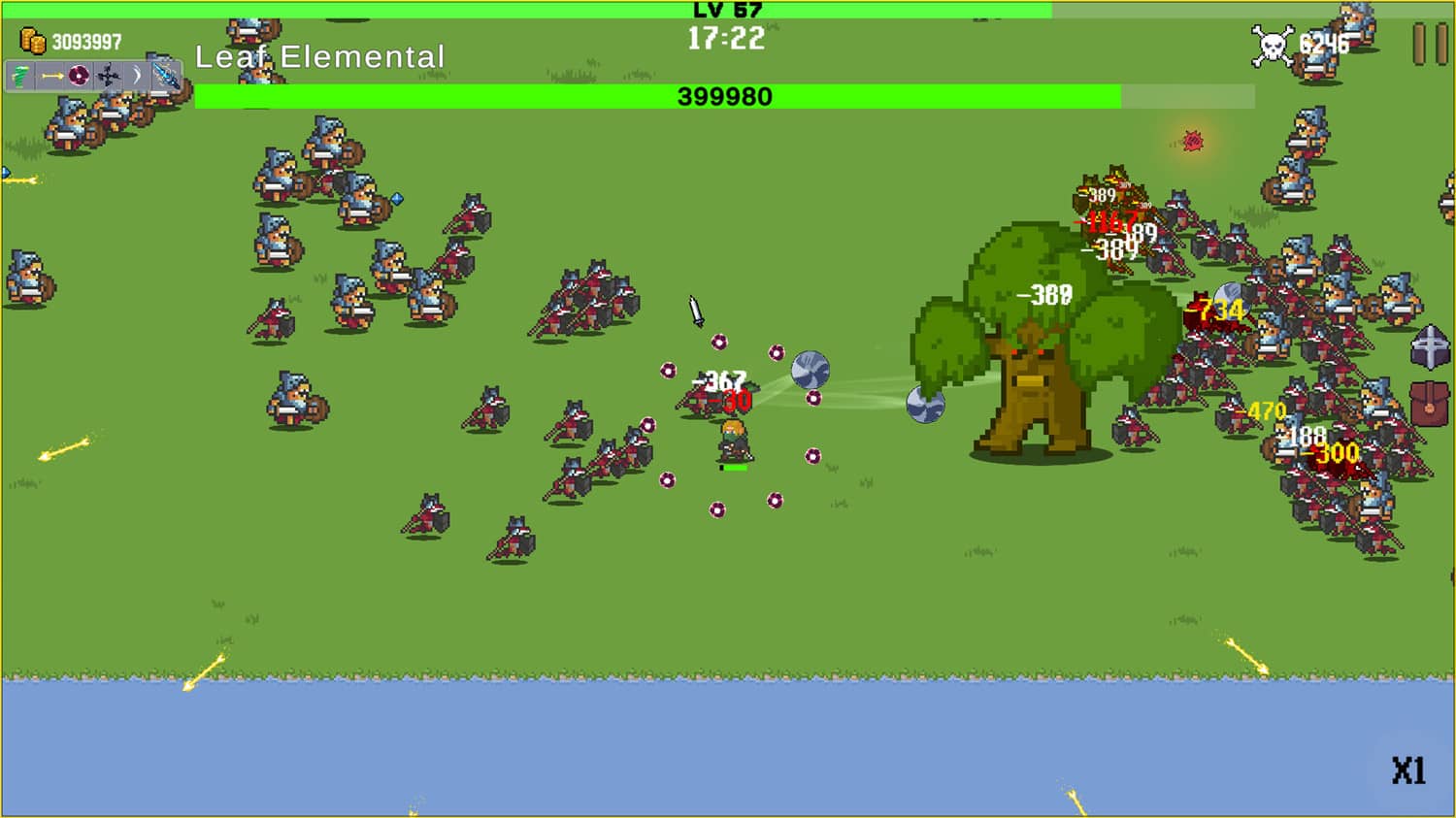Click the Leaf Elemental name label
1456x818 pixels.
(318, 57)
